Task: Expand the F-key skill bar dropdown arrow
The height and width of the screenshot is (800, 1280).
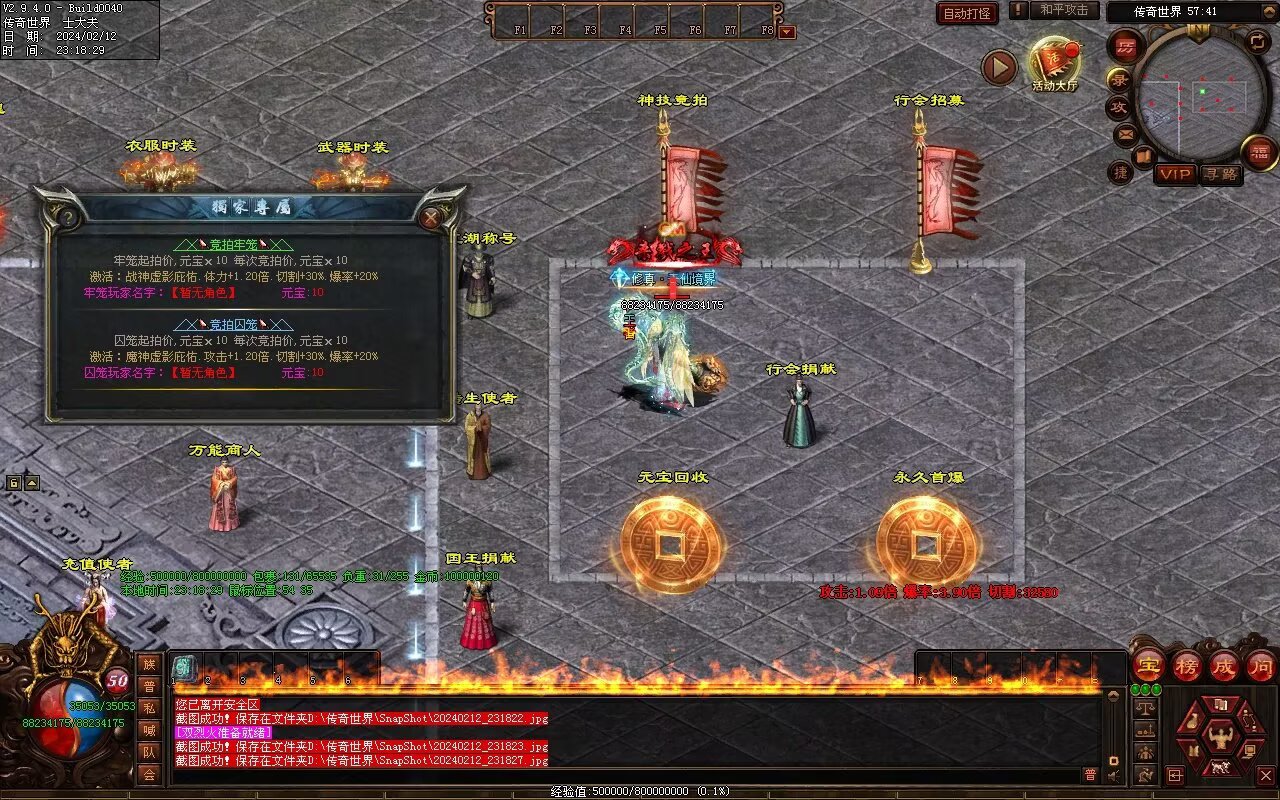Action: coord(787,32)
